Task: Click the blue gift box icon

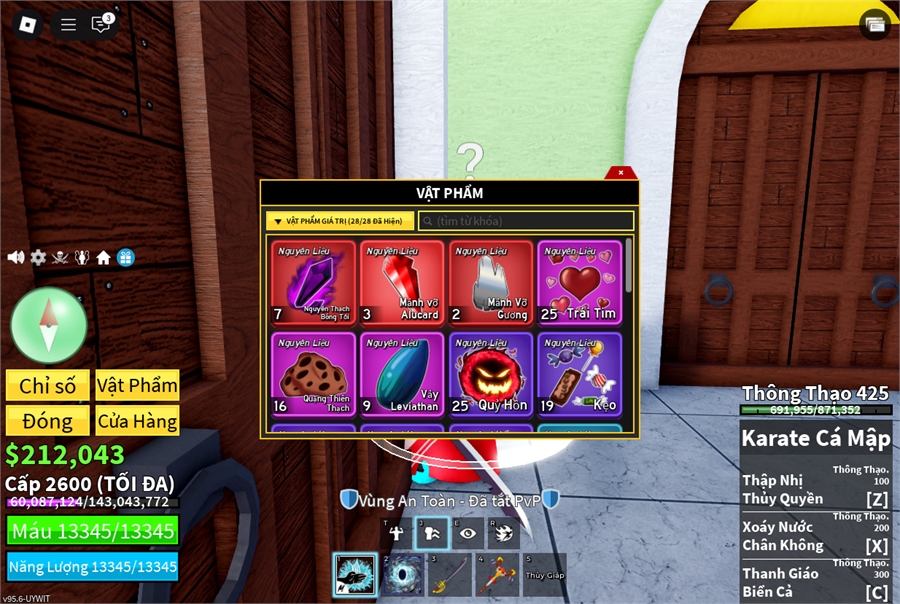Action: [x=125, y=258]
